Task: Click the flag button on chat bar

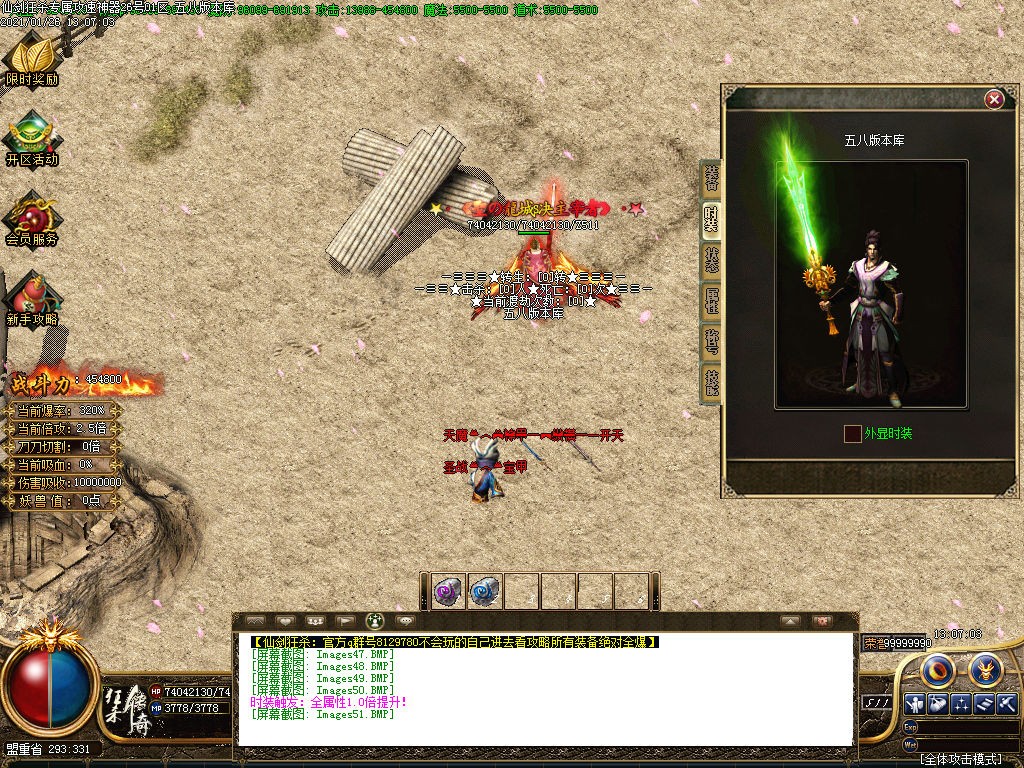Action: (345, 621)
